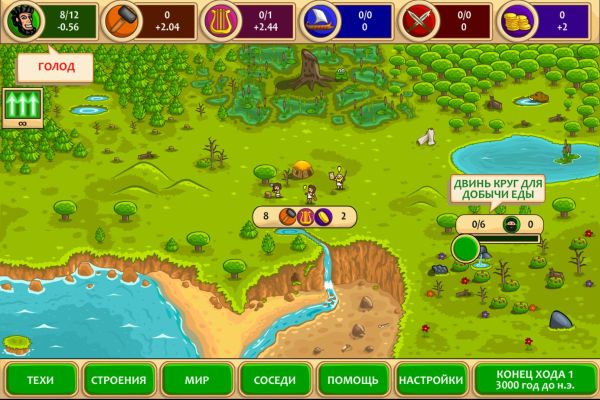This screenshot has width=600, height=400.
Task: Click the population leader portrait icon
Action: coord(18,19)
